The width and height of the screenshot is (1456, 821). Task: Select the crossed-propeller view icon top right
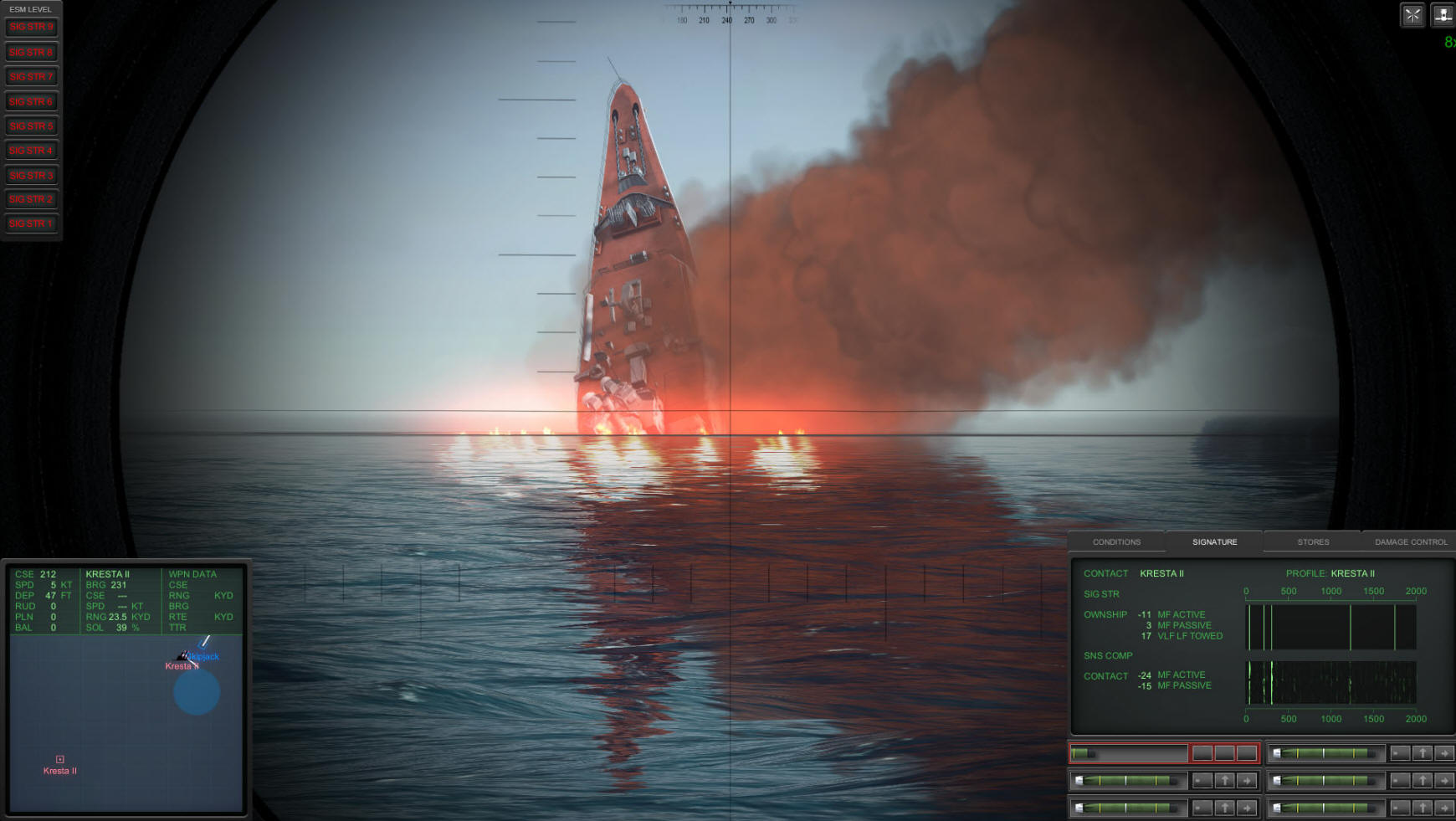tap(1412, 15)
